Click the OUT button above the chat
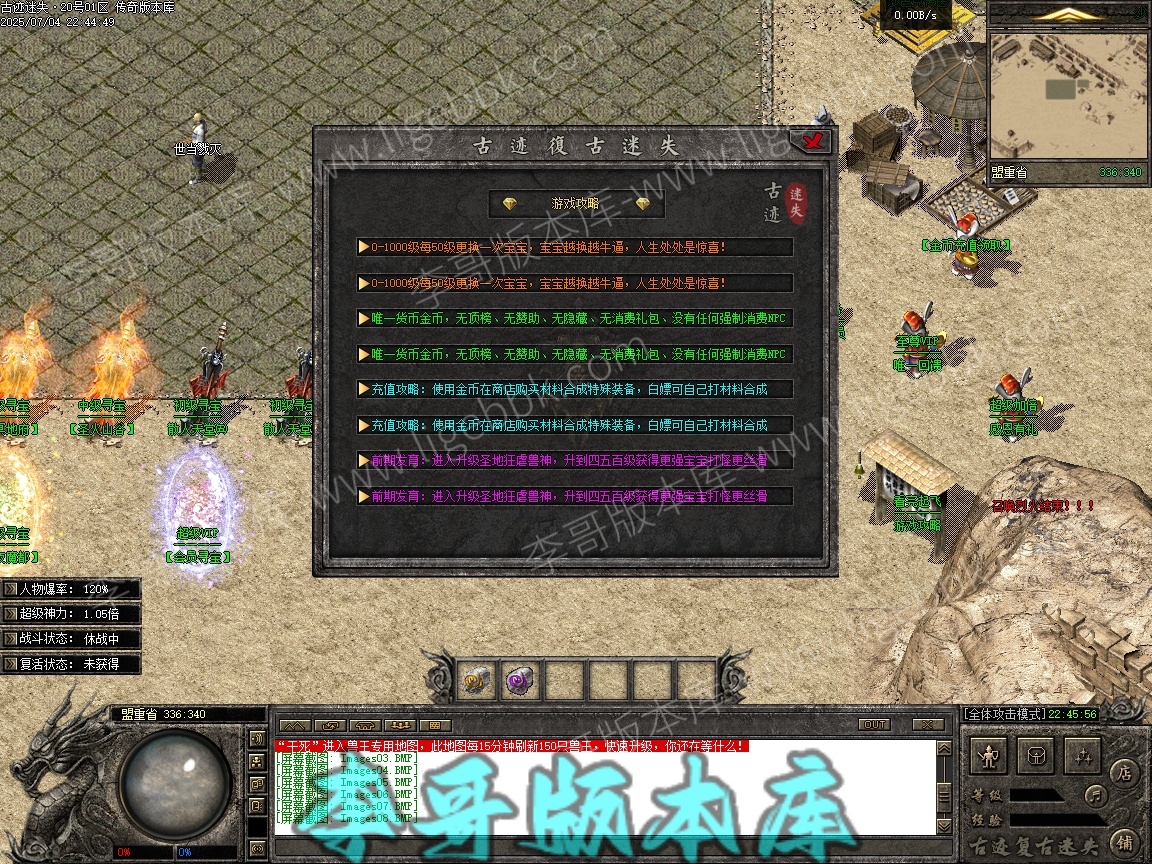The width and height of the screenshot is (1152, 864). (x=874, y=724)
